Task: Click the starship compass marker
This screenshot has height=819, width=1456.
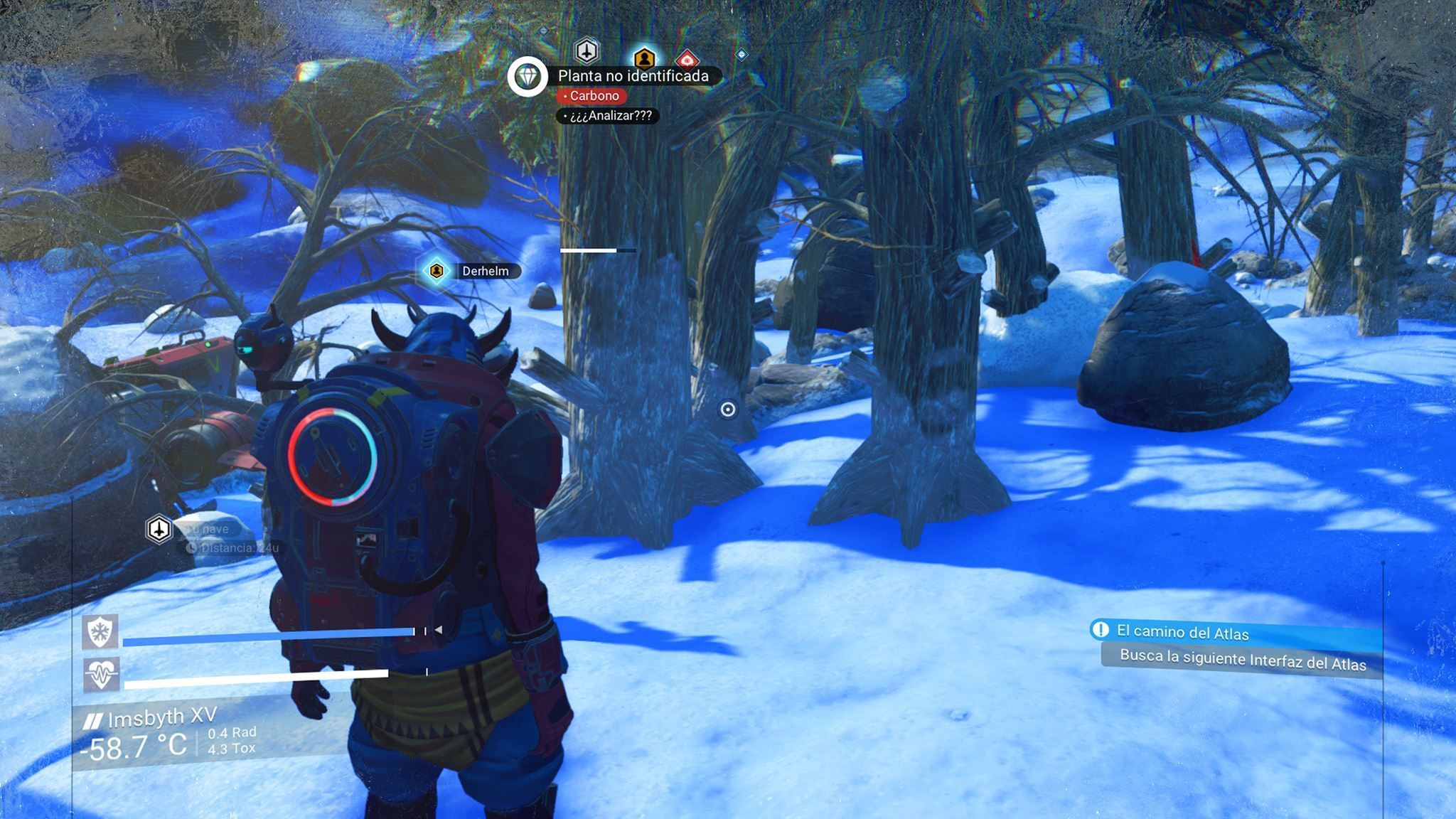Action: point(587,50)
